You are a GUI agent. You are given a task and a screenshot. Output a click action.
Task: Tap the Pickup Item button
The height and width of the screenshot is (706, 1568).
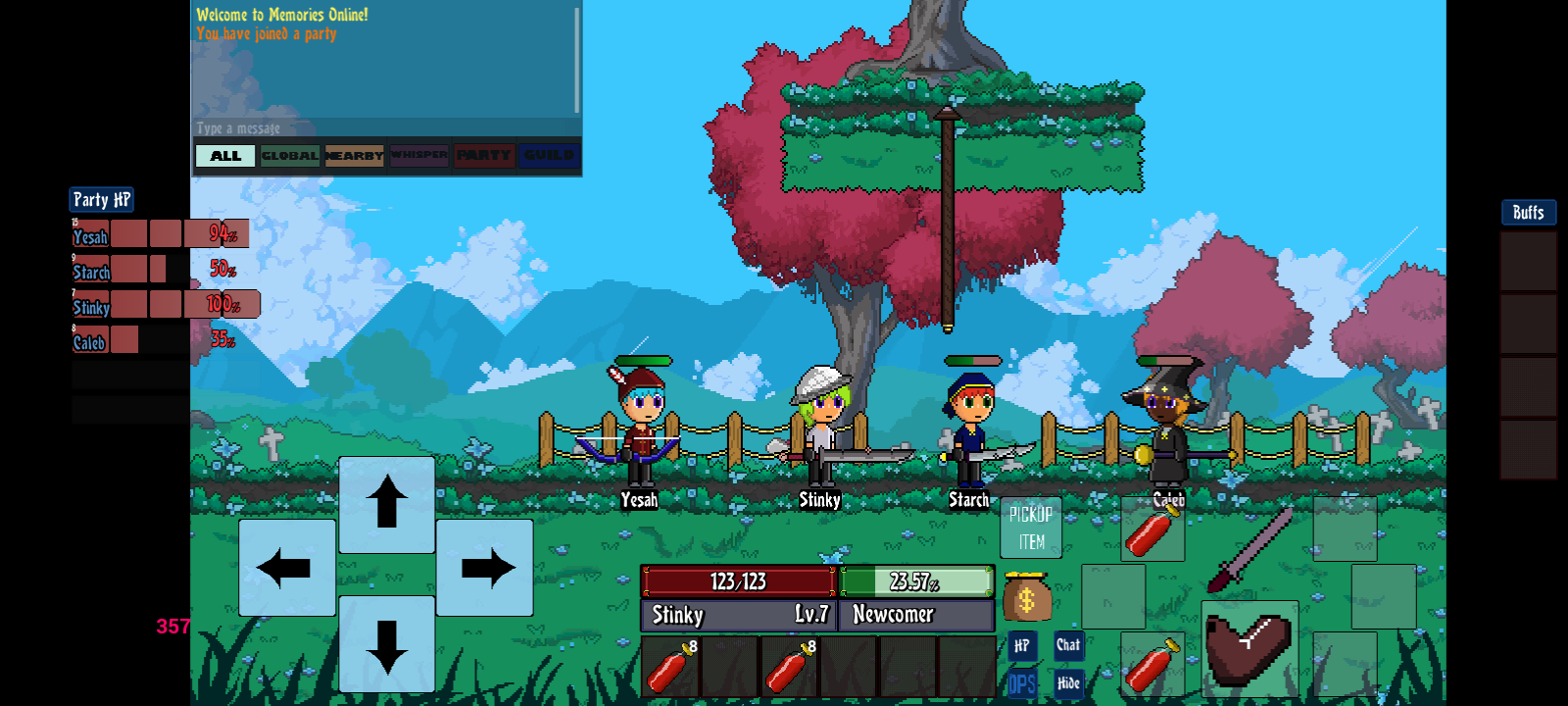(x=1030, y=528)
